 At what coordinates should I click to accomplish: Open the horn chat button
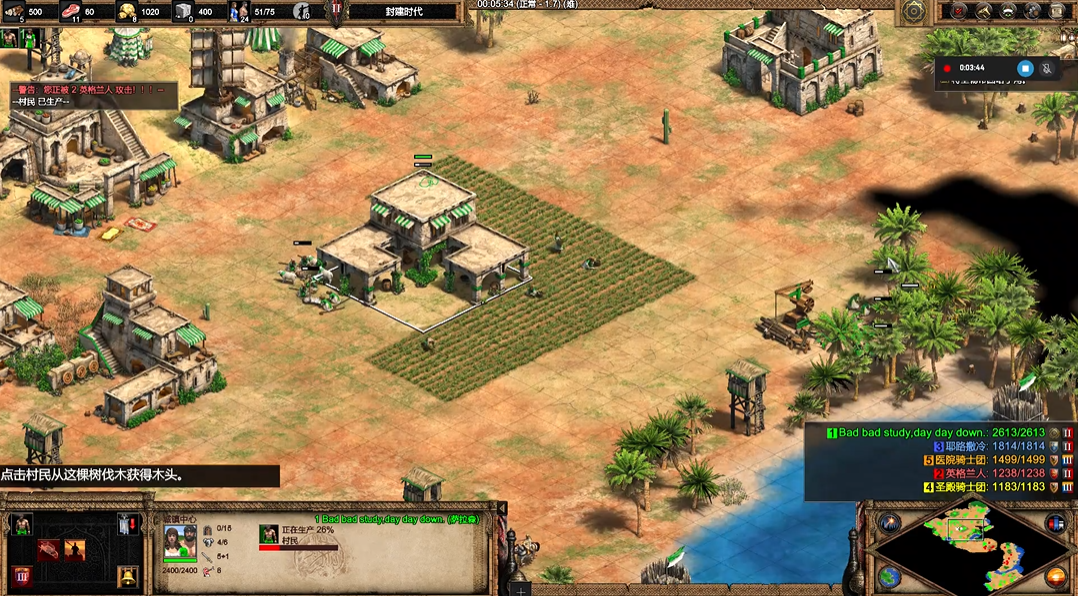[984, 11]
